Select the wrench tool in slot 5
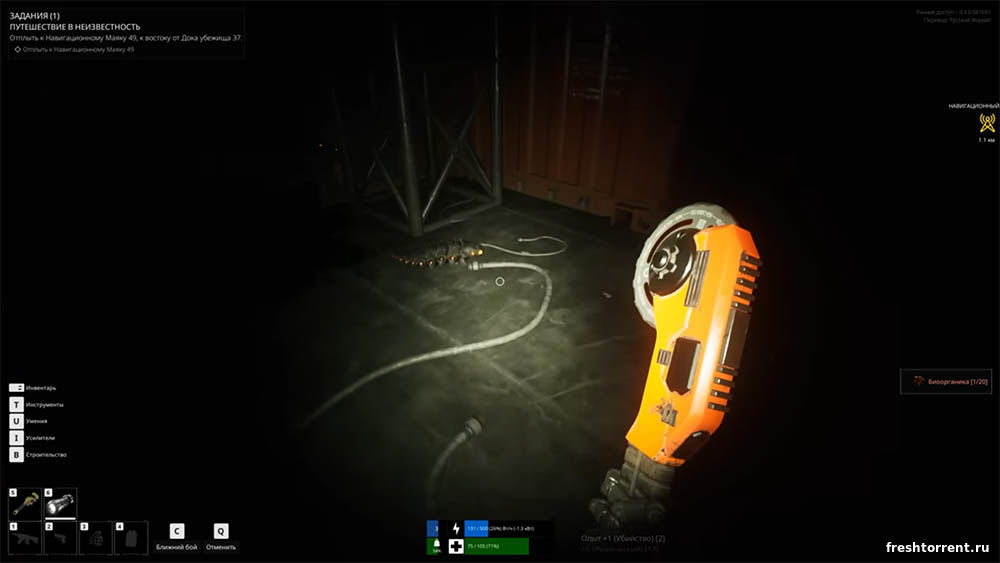1000x563 pixels. point(25,504)
